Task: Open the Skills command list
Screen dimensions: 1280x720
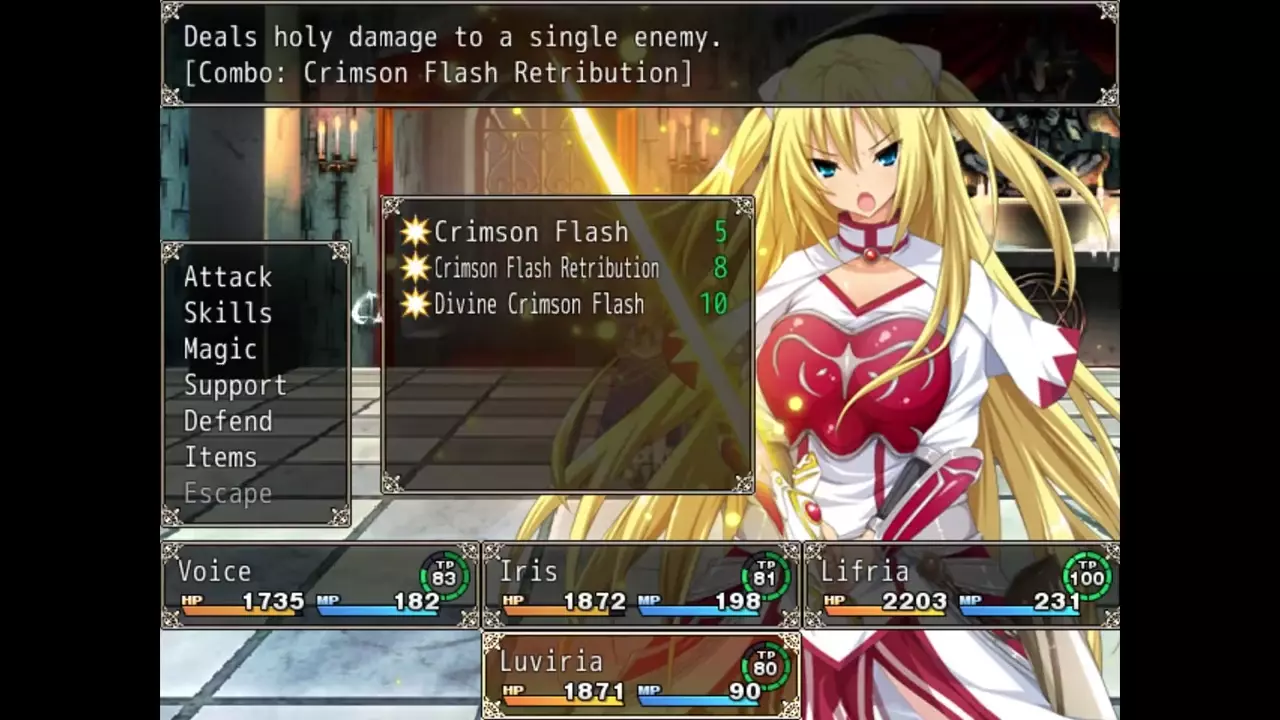Action: click(x=228, y=313)
